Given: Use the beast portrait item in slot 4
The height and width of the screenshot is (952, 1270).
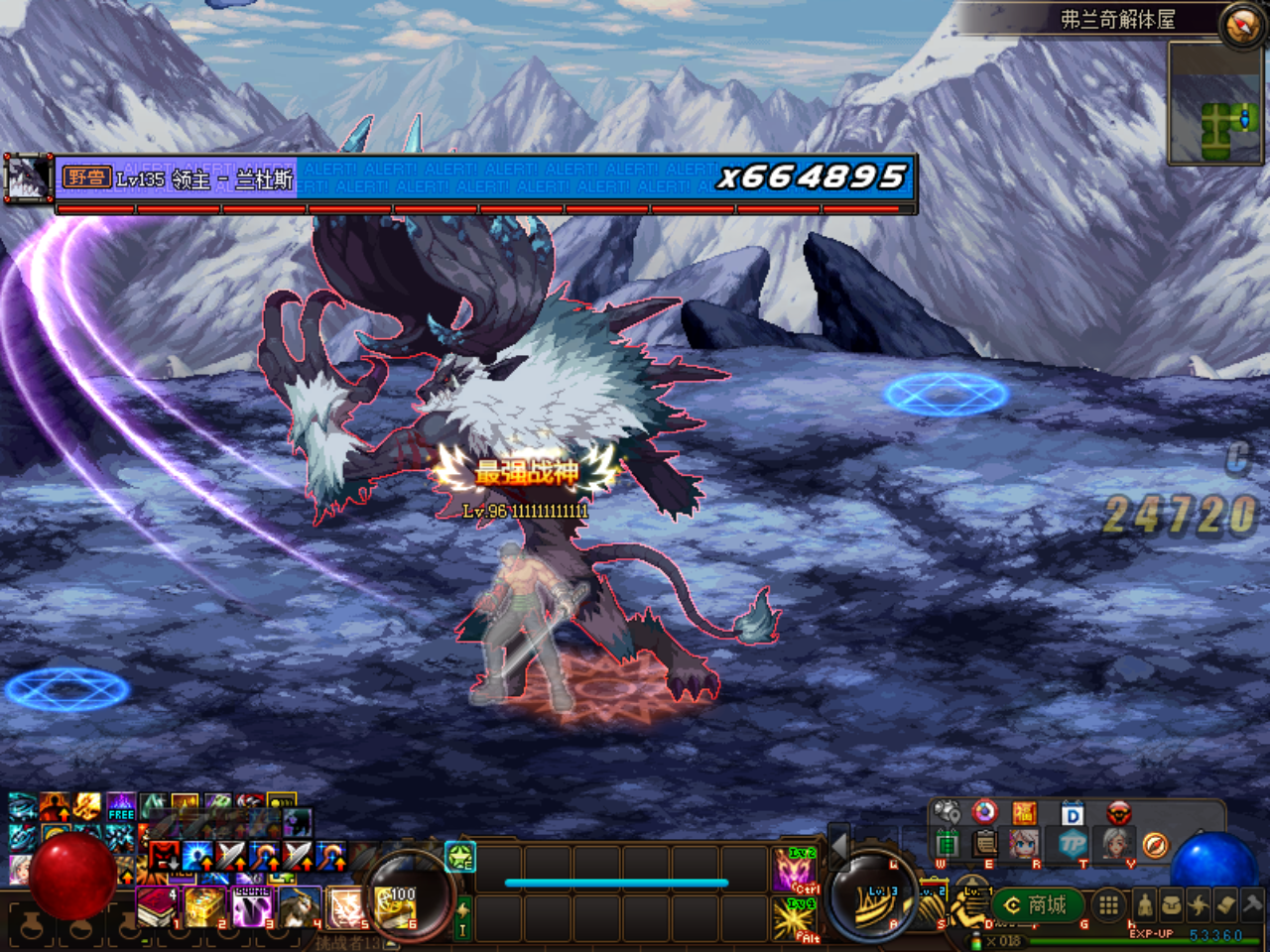Looking at the screenshot, I should pyautogui.click(x=300, y=906).
